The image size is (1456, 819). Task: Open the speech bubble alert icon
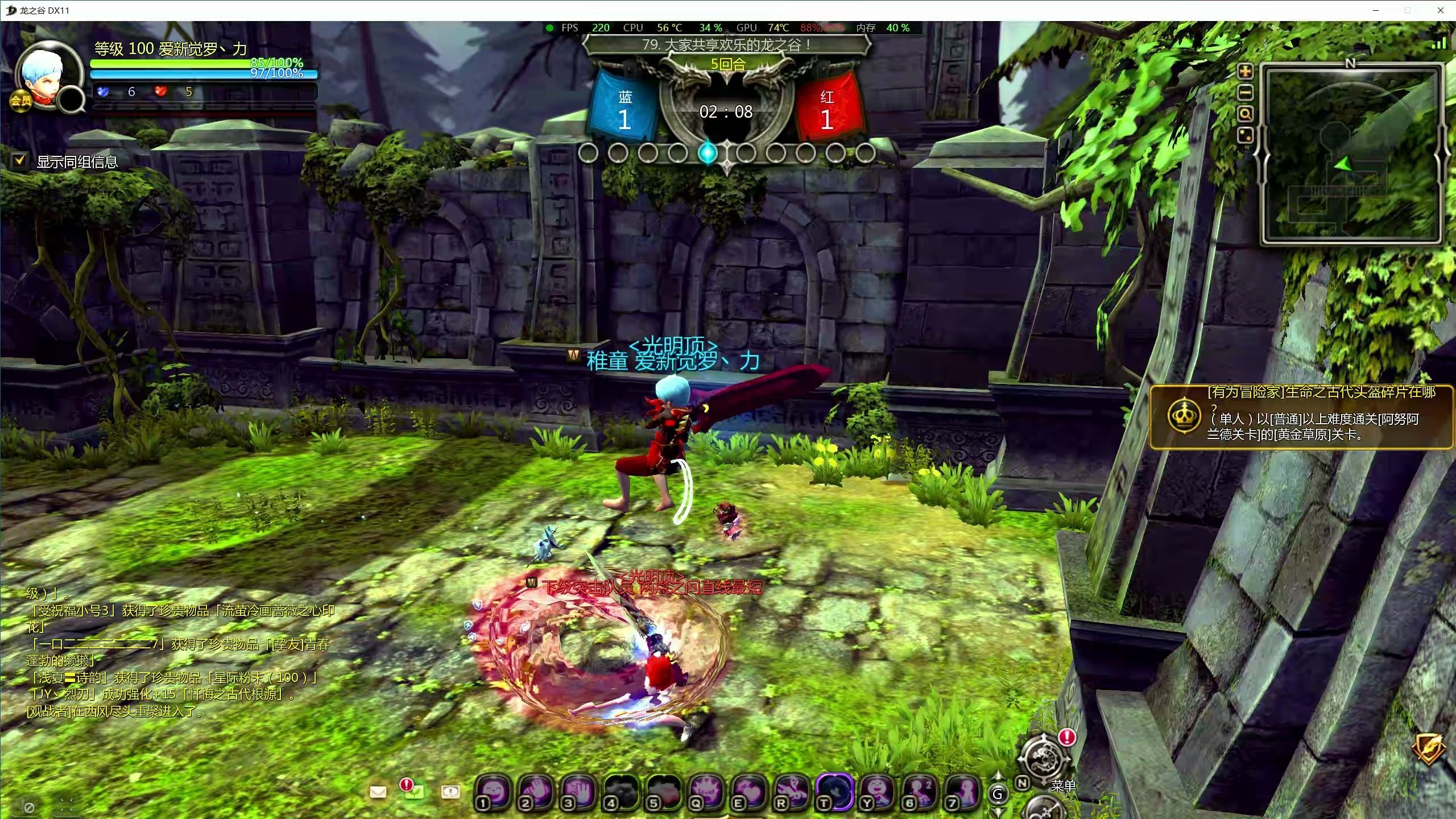click(450, 791)
